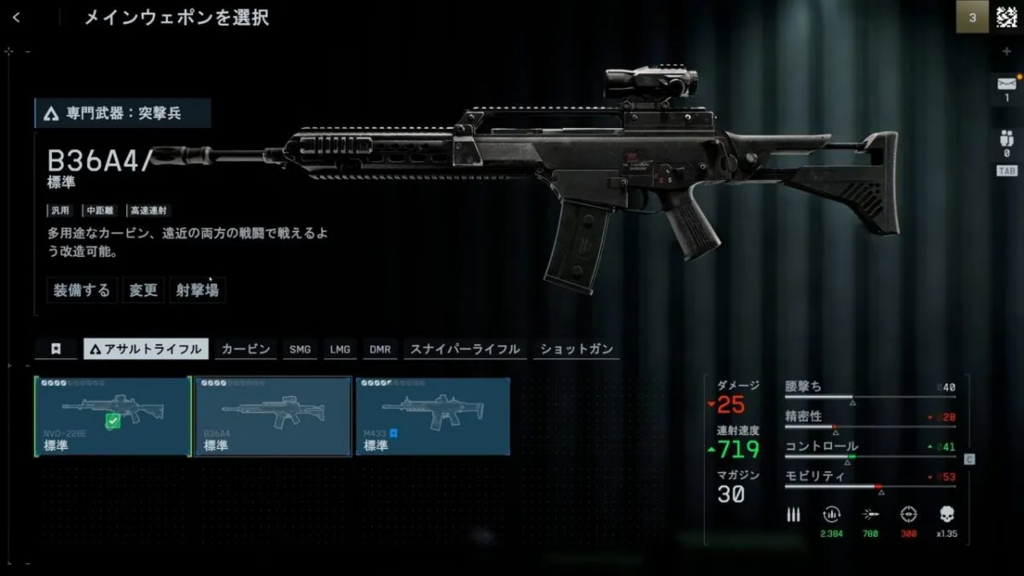The height and width of the screenshot is (576, 1024).
Task: View the ショットガン category
Action: tap(576, 349)
